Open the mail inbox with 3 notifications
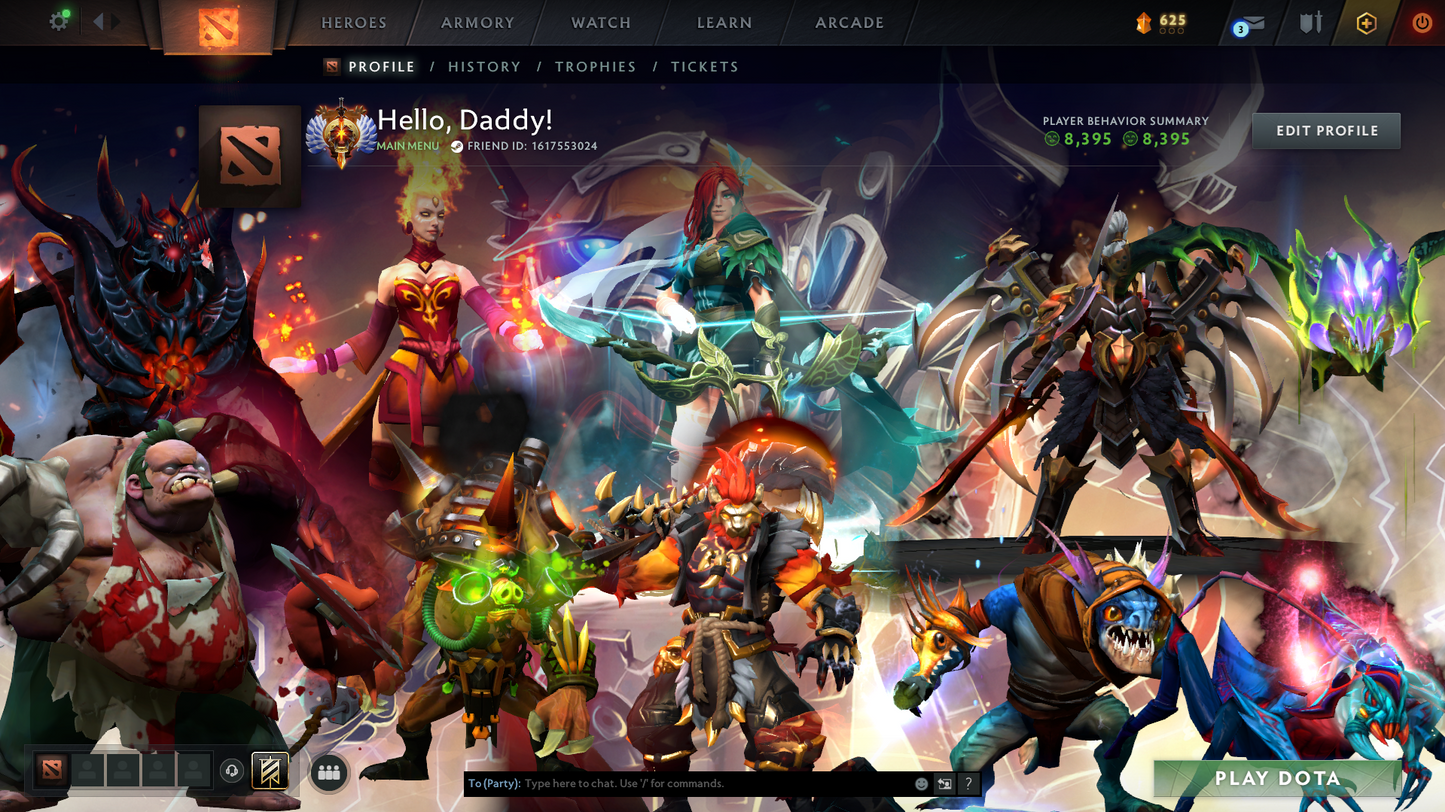1445x812 pixels. point(1250,23)
